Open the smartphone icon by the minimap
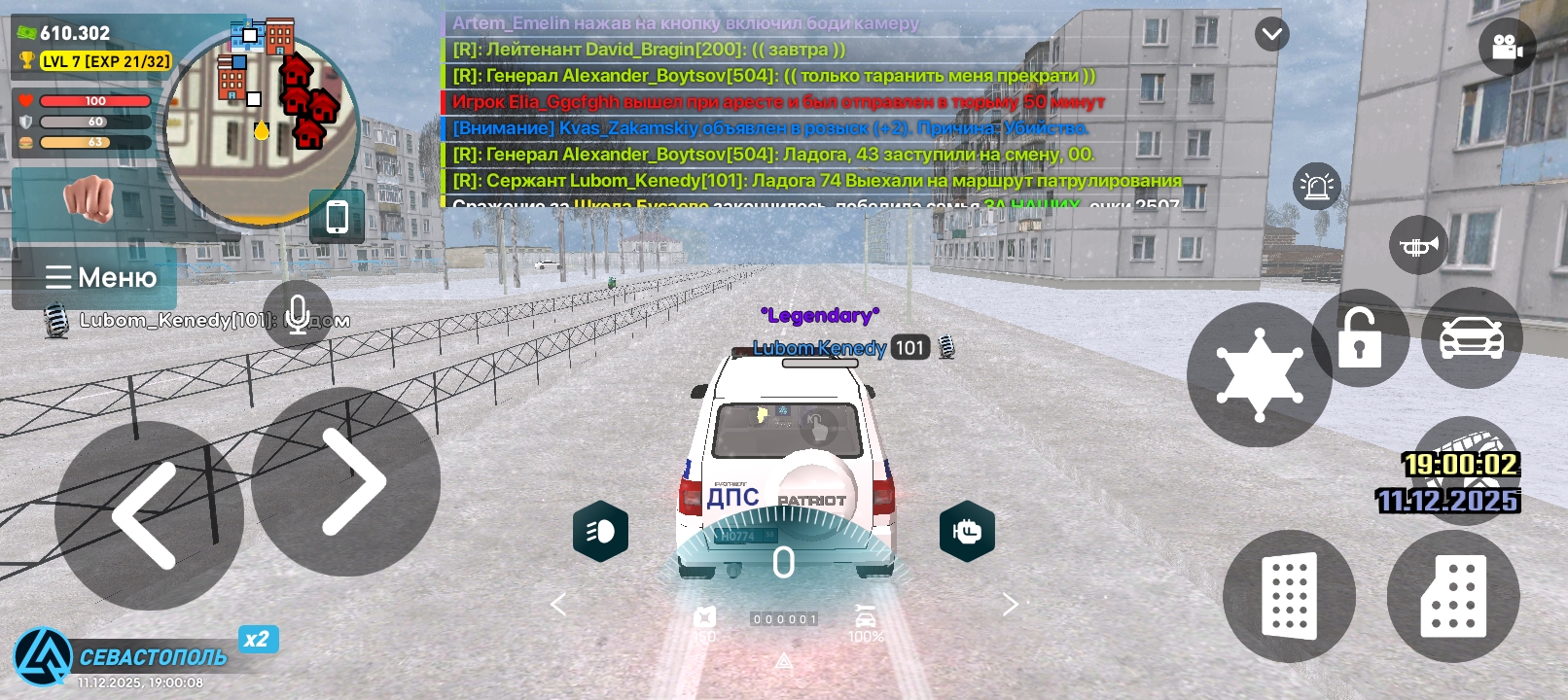Image resolution: width=1568 pixels, height=700 pixels. click(337, 217)
